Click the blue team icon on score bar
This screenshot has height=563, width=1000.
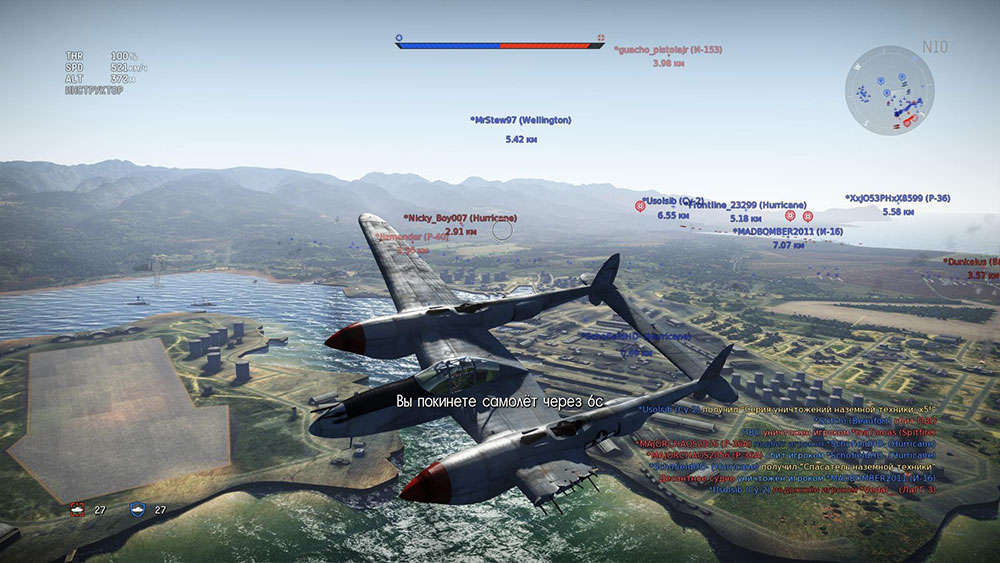pos(399,38)
